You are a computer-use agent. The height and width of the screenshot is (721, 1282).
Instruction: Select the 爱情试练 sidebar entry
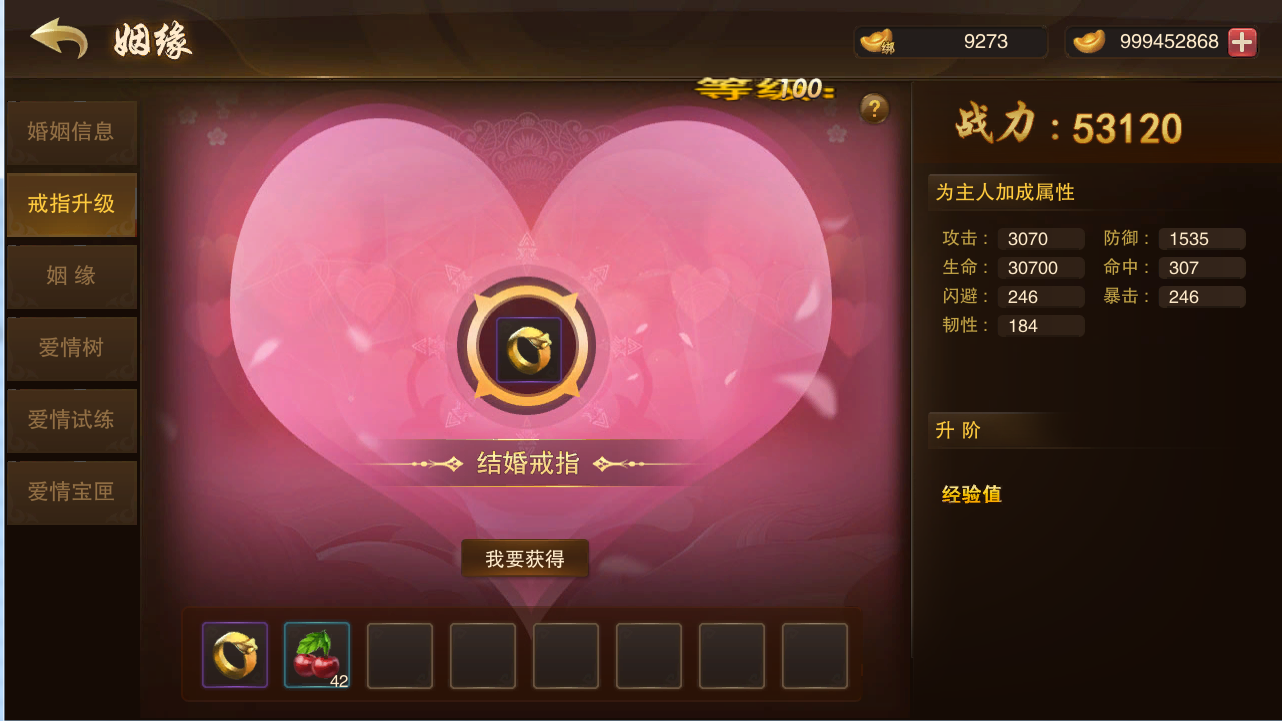[x=72, y=420]
